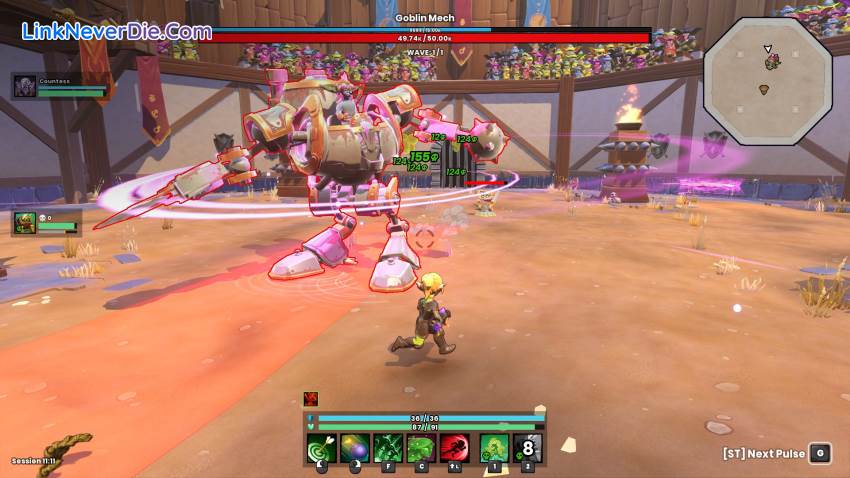850x478 pixels.
Task: Open the LinkNeverDie.Com watermark link
Action: [116, 31]
